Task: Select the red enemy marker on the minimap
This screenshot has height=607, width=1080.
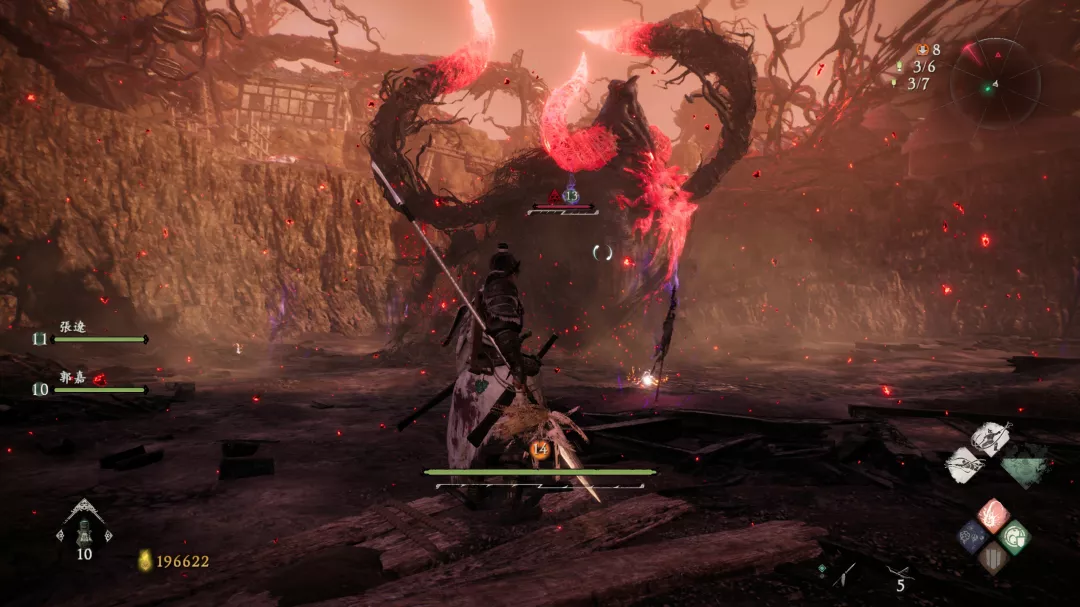Action: pos(968,49)
